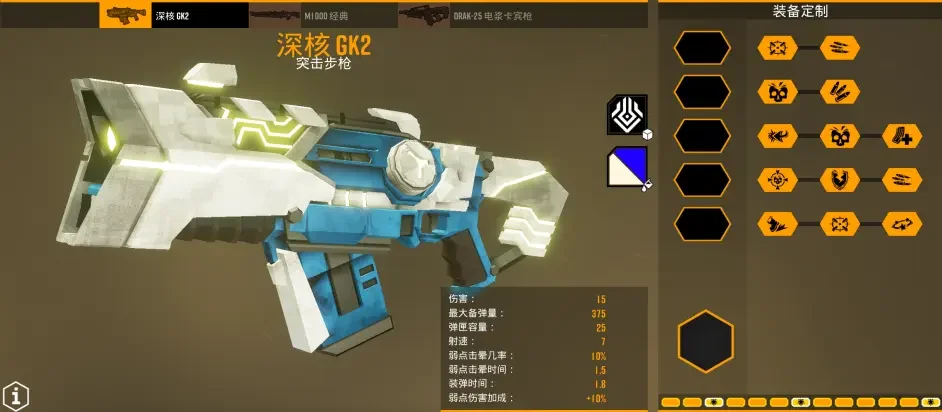Image resolution: width=942 pixels, height=412 pixels.
Task: Select the 深核 GK2 weapon tab
Action: pyautogui.click(x=174, y=14)
